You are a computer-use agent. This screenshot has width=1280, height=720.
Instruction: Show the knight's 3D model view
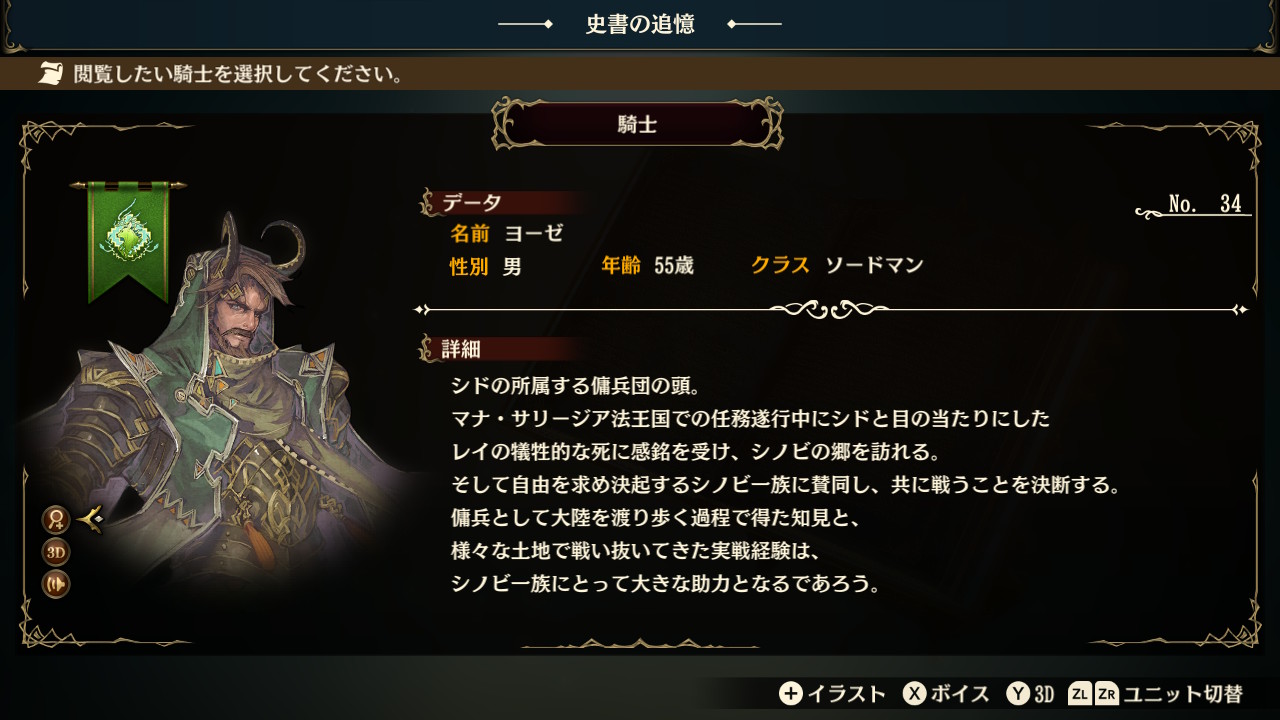[x=55, y=552]
